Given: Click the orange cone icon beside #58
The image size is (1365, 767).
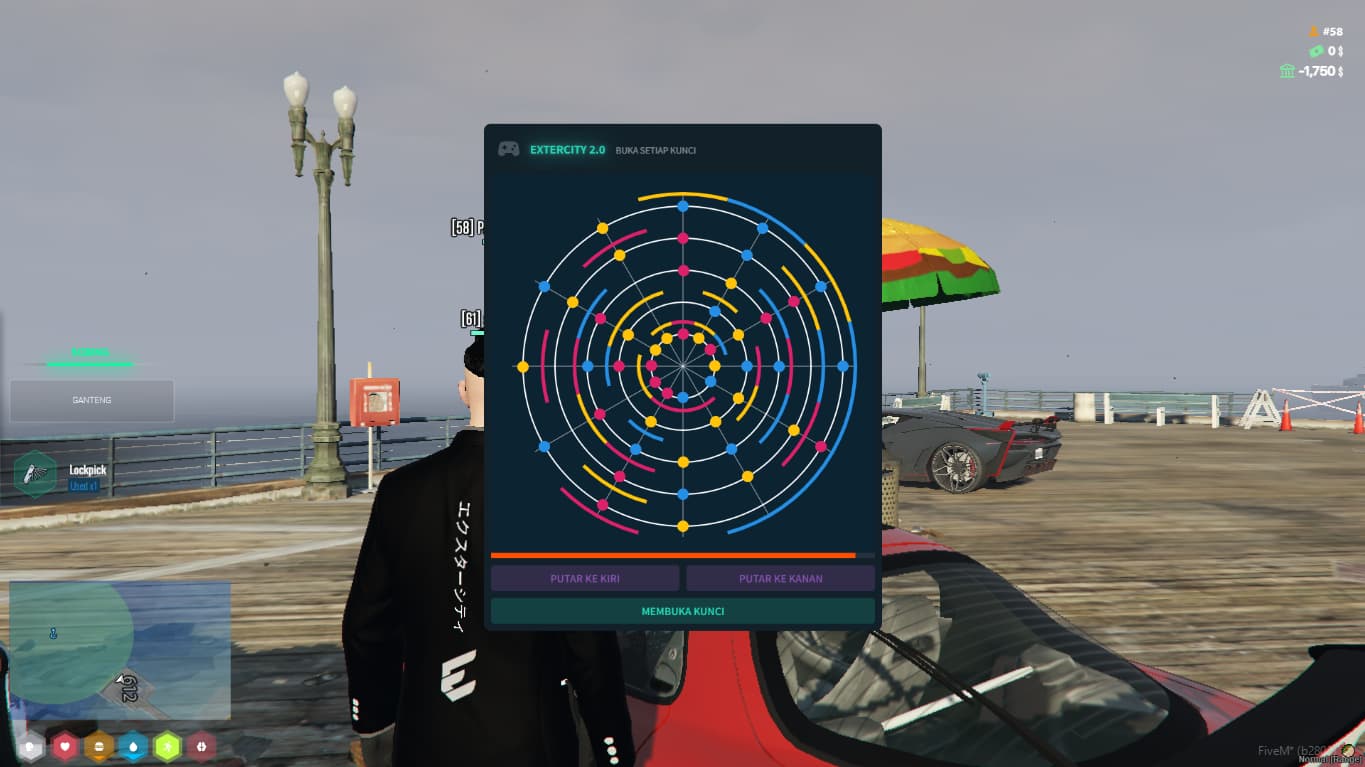Looking at the screenshot, I should click(1314, 32).
